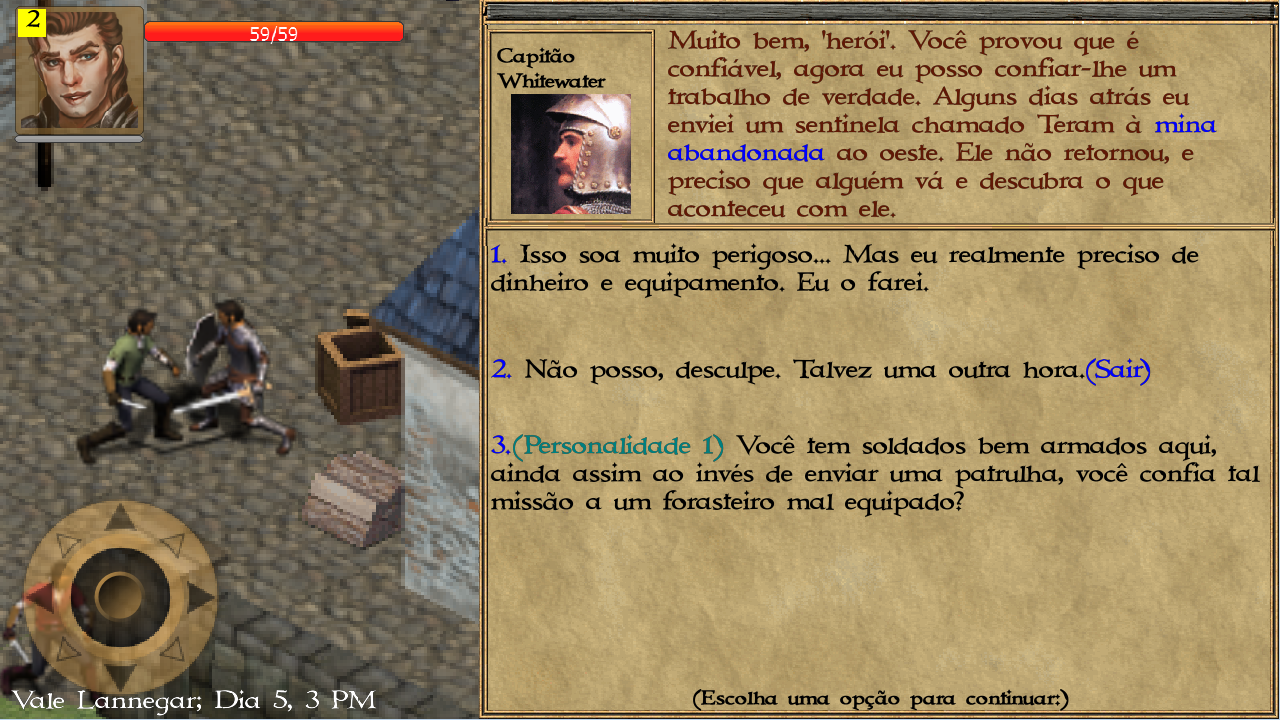Click the Escolha uma opção prompt text
Screen dimensions: 1280x720
pyautogui.click(x=880, y=698)
